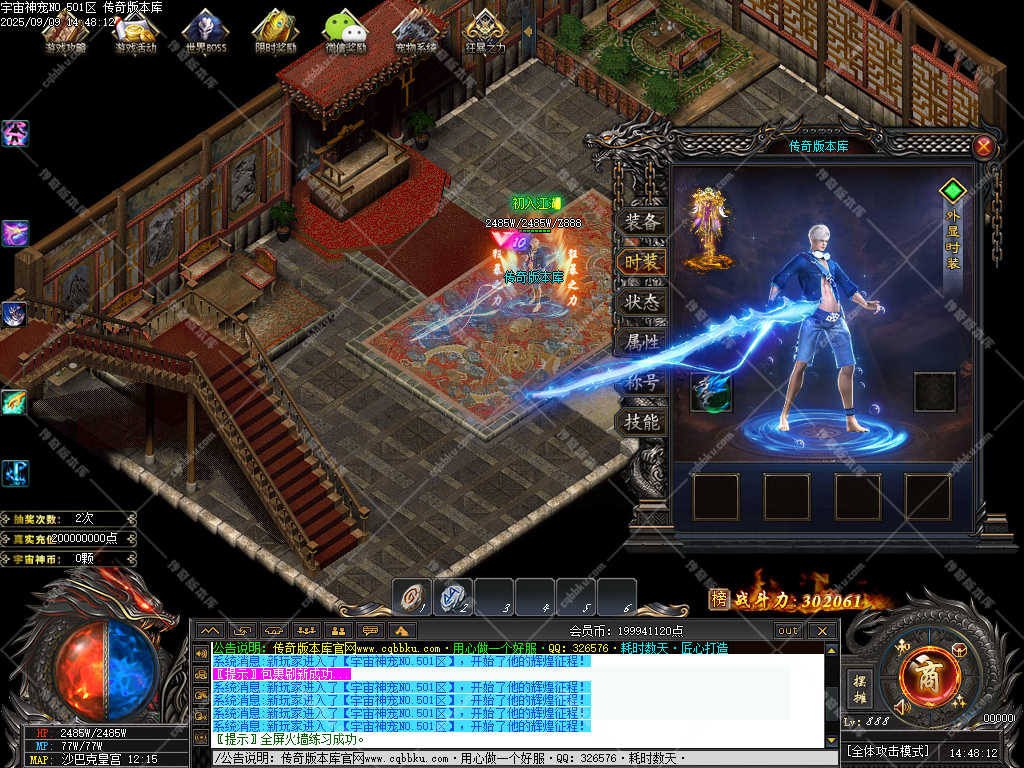This screenshot has height=768, width=1024.
Task: Click the blue dragon weapon fashion slot
Action: click(x=711, y=392)
